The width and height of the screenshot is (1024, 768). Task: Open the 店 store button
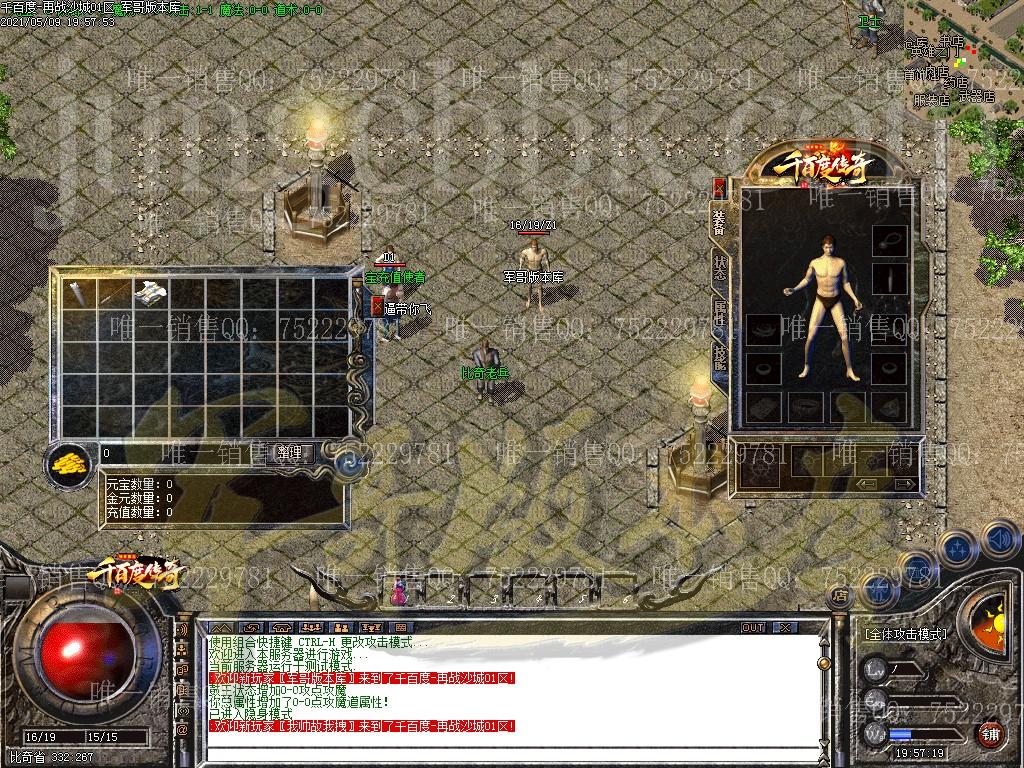[839, 594]
